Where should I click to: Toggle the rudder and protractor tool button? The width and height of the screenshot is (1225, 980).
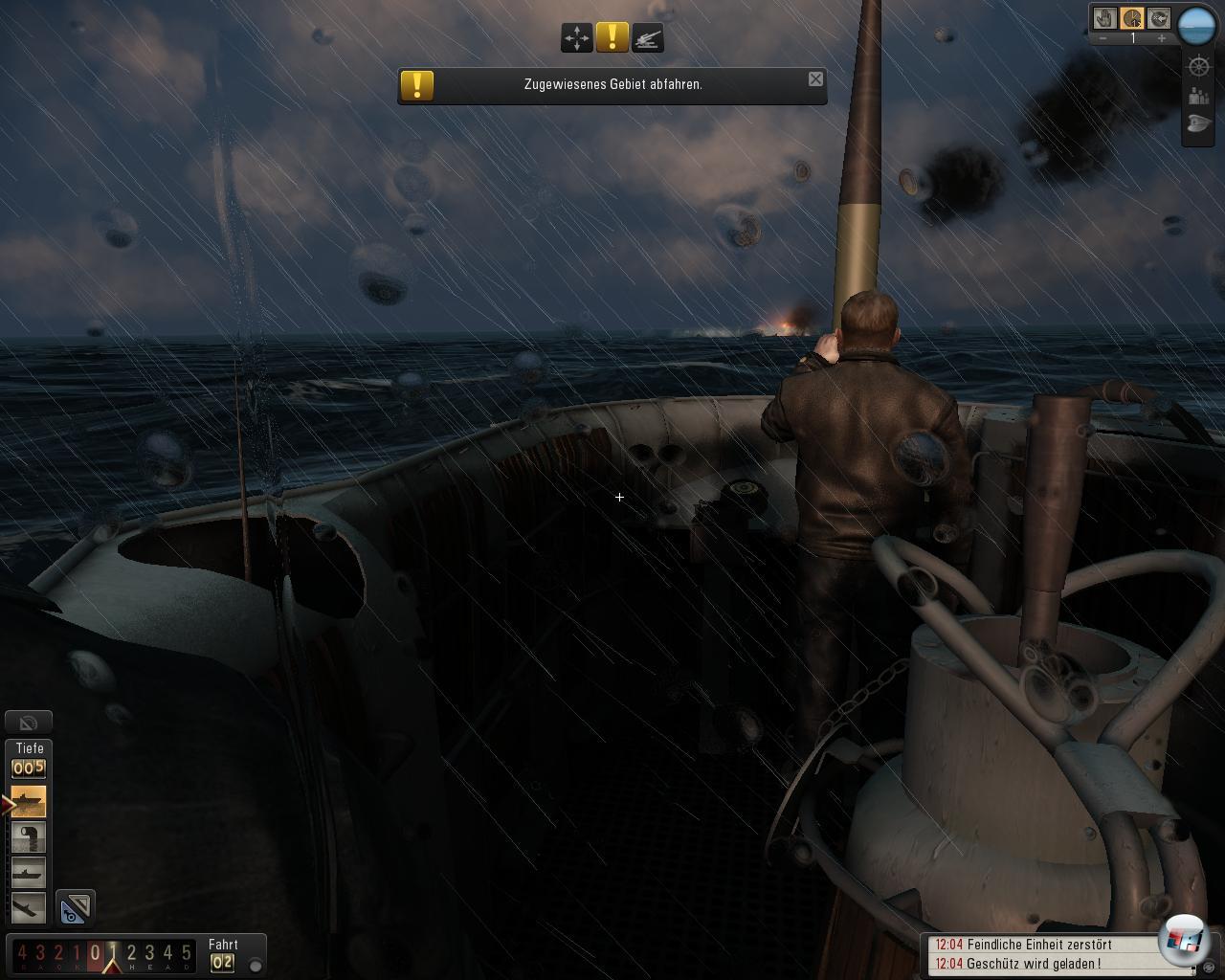click(x=75, y=908)
